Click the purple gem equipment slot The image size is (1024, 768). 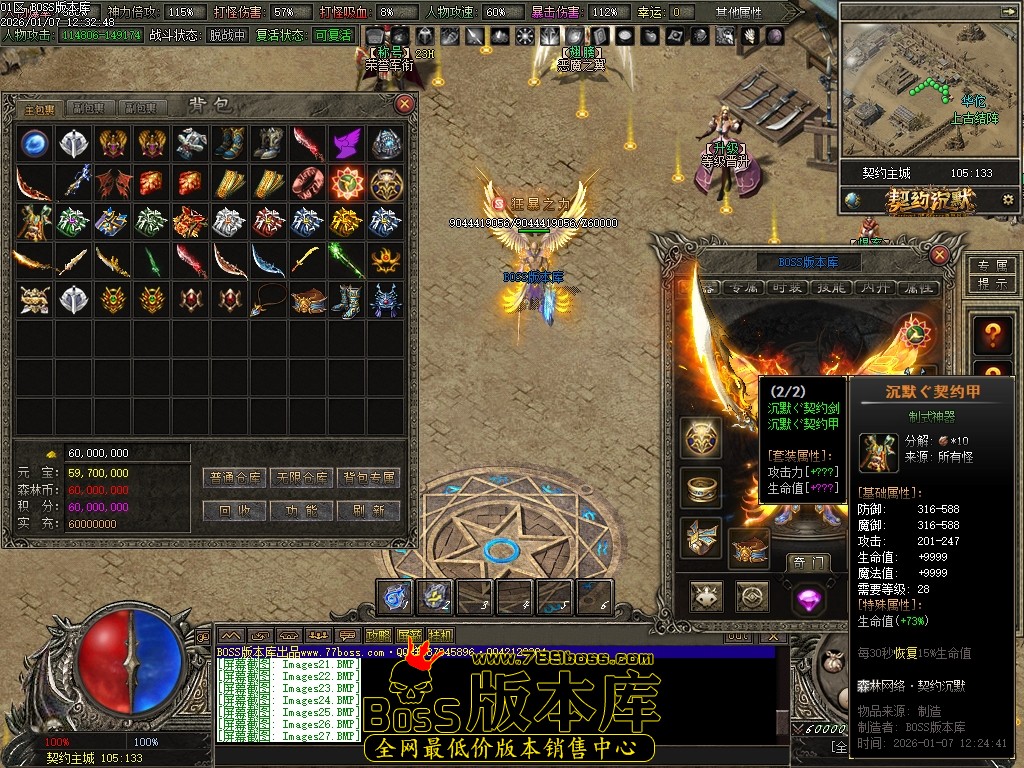click(x=806, y=599)
